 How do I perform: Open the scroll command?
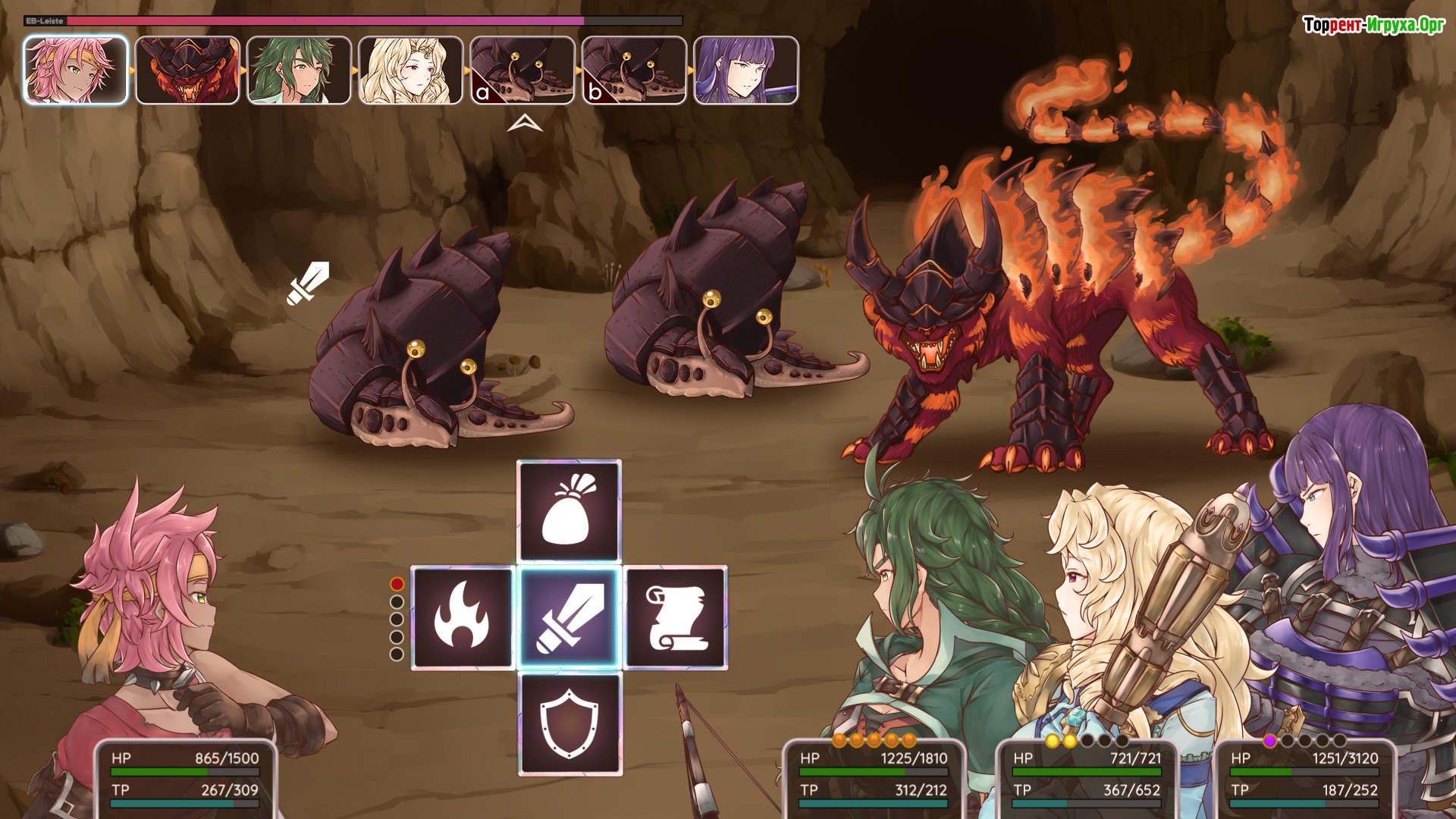coord(675,617)
